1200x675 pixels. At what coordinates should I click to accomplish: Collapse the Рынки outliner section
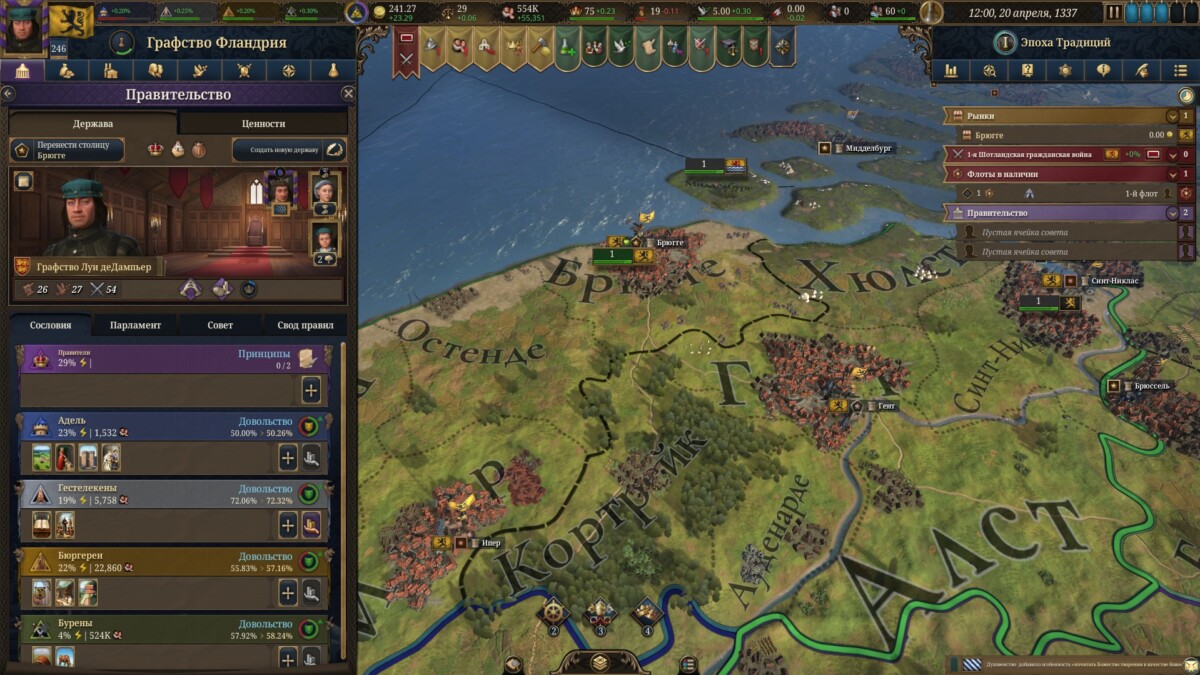[x=1172, y=116]
